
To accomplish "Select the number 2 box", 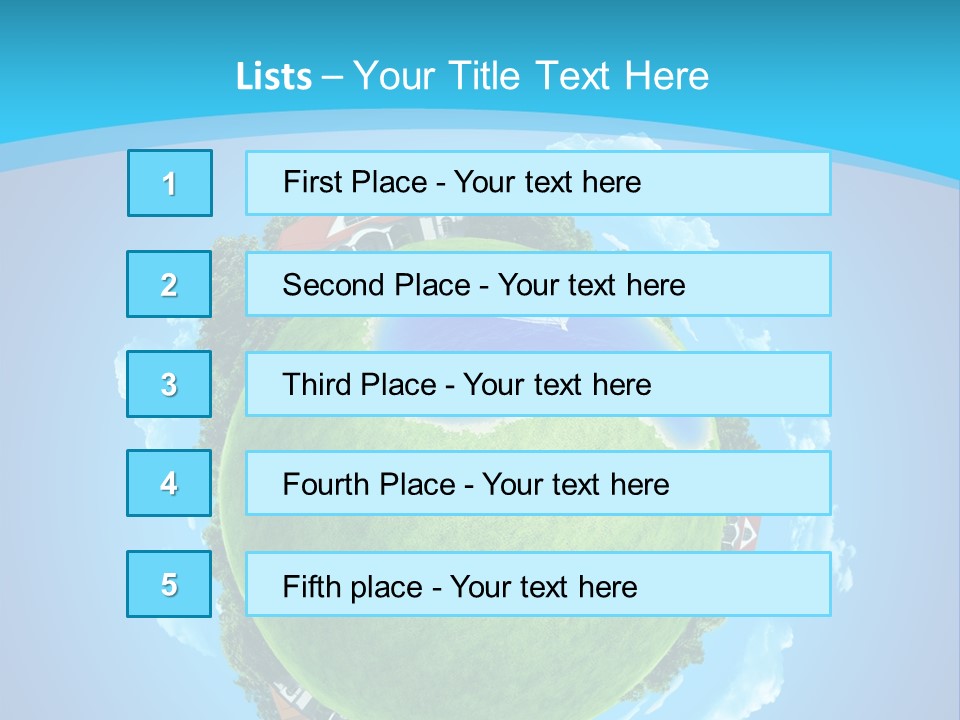I will [169, 284].
